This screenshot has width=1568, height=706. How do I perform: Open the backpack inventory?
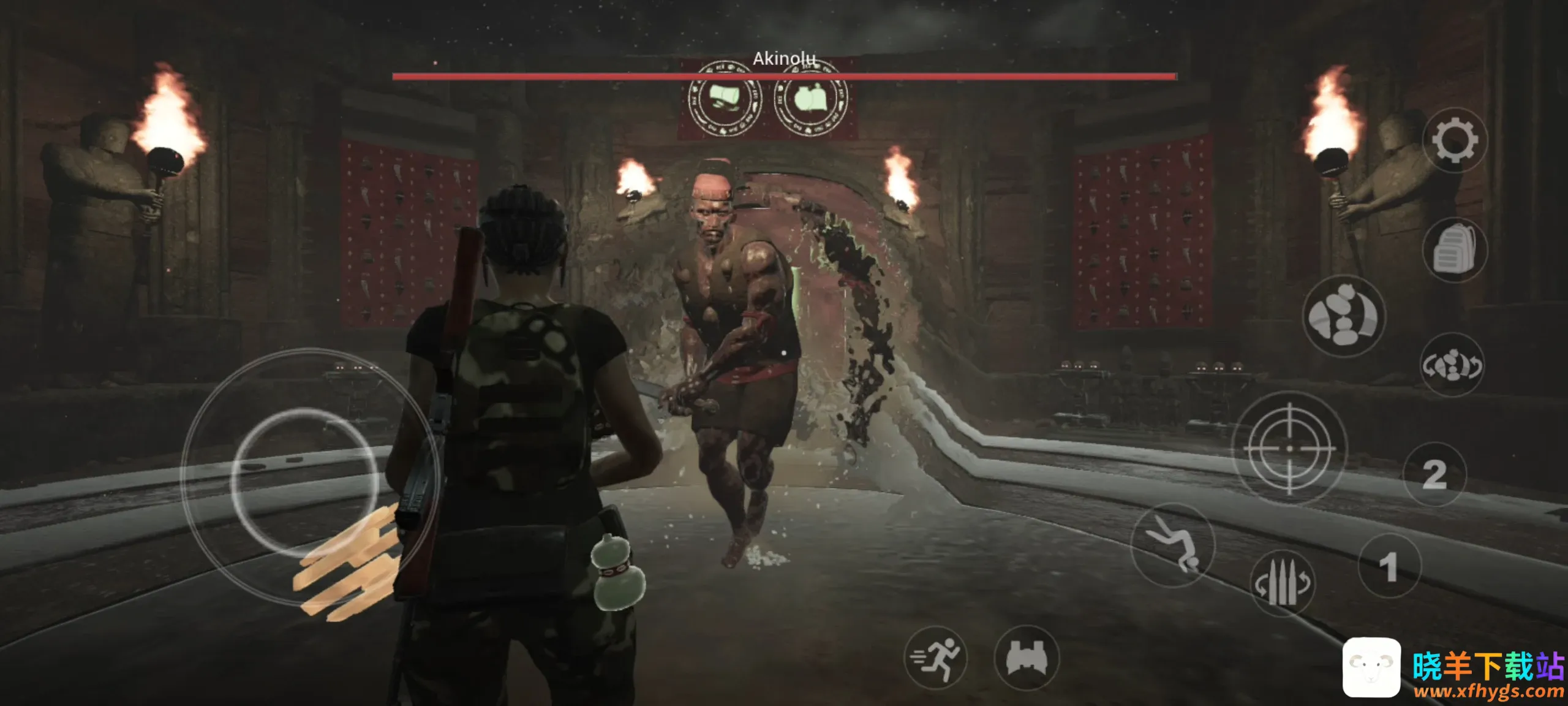(1455, 249)
